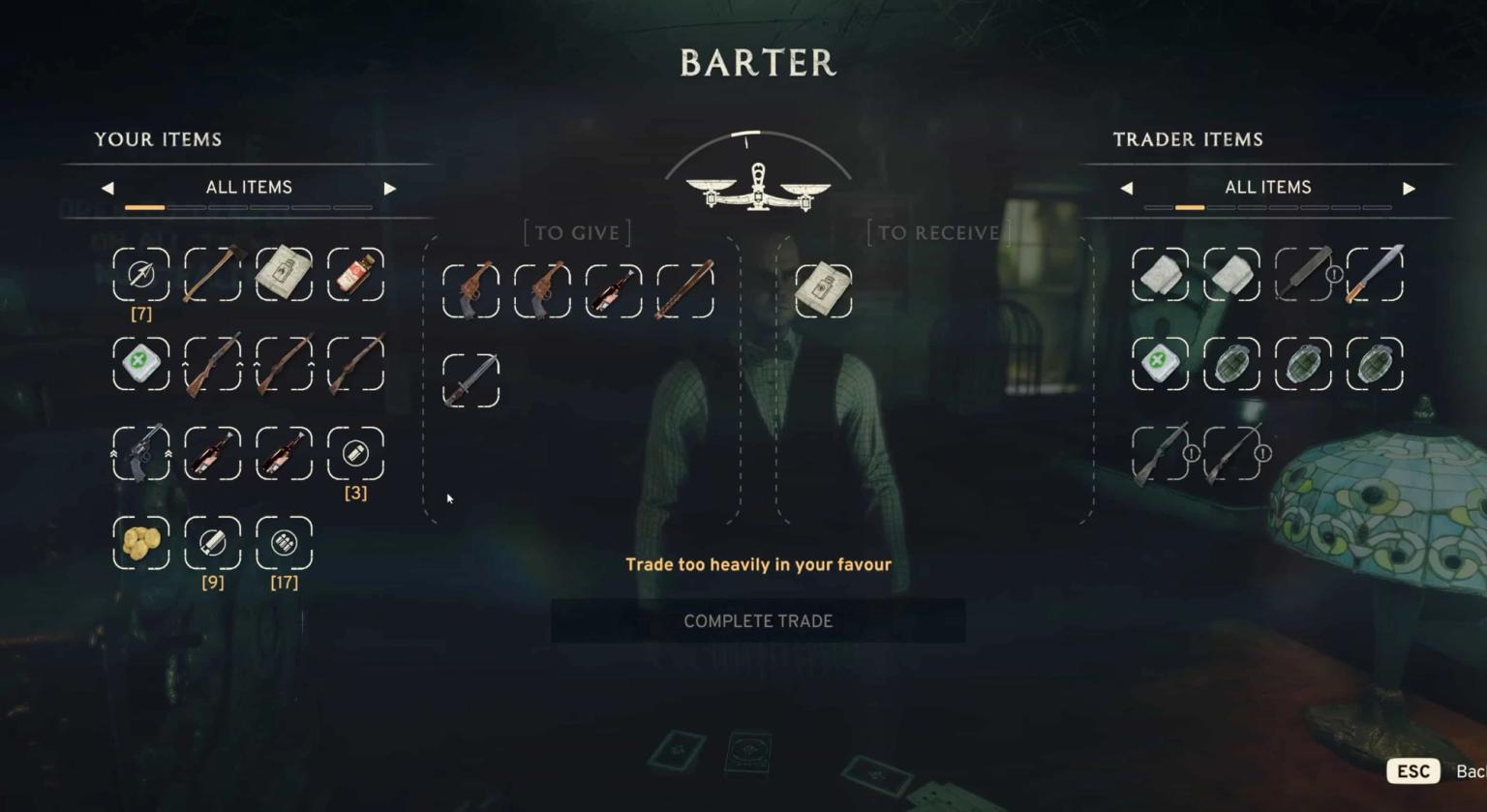Image resolution: width=1487 pixels, height=812 pixels.
Task: Open the ALL ITEMS filter for Trader Items
Action: (1268, 187)
